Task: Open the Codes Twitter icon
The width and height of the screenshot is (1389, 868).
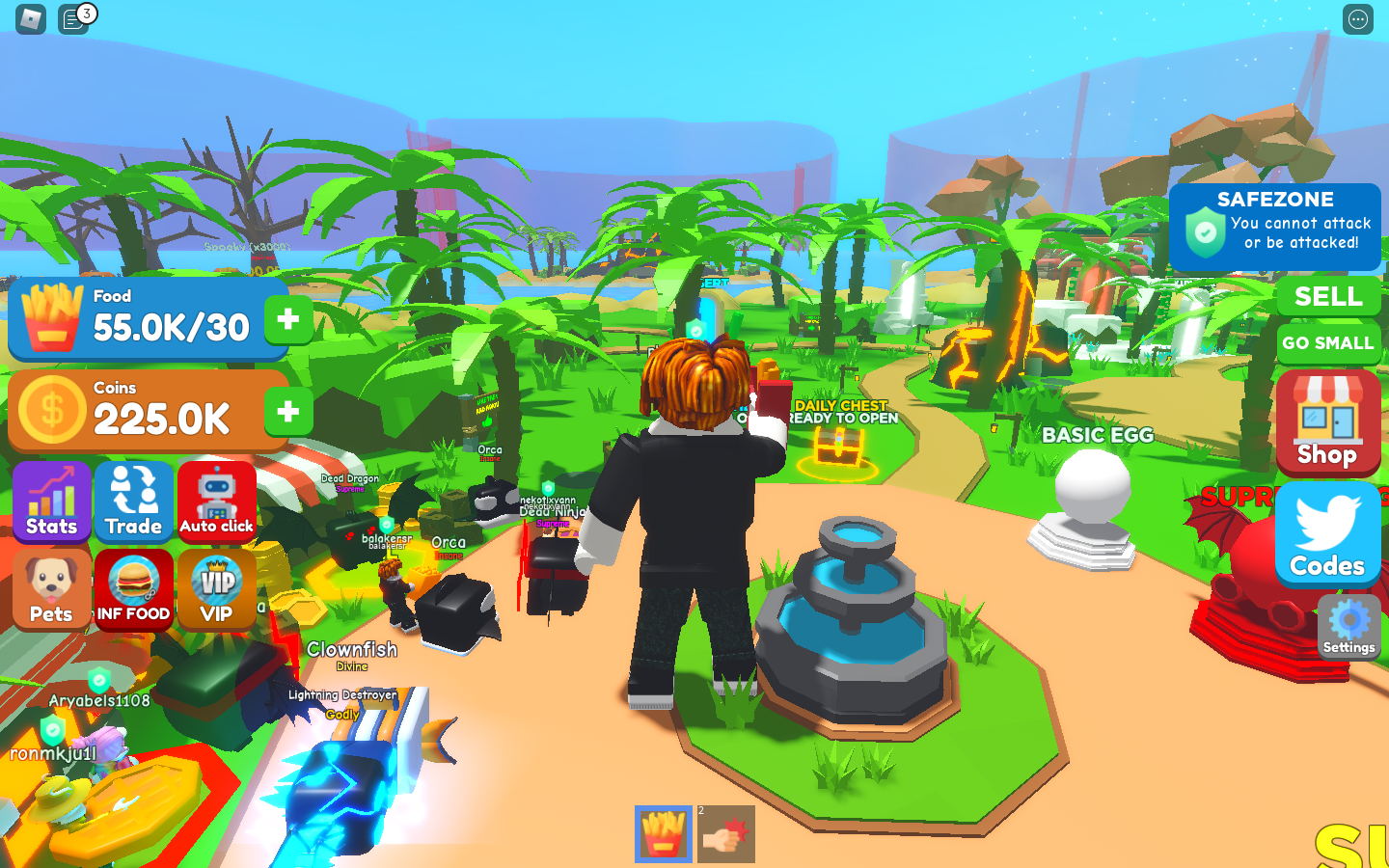Action: 1327,532
